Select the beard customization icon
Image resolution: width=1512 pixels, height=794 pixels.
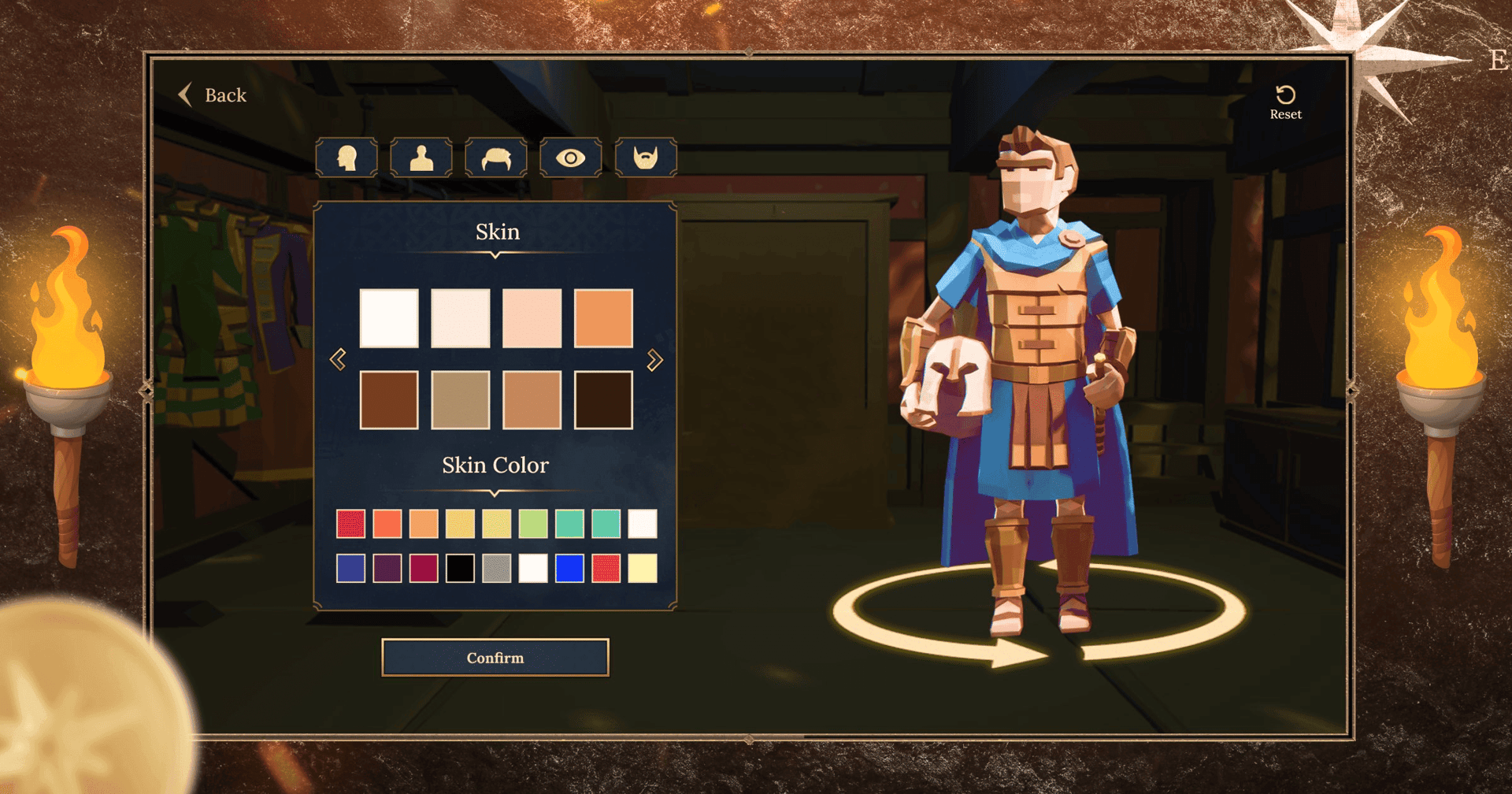pos(644,157)
